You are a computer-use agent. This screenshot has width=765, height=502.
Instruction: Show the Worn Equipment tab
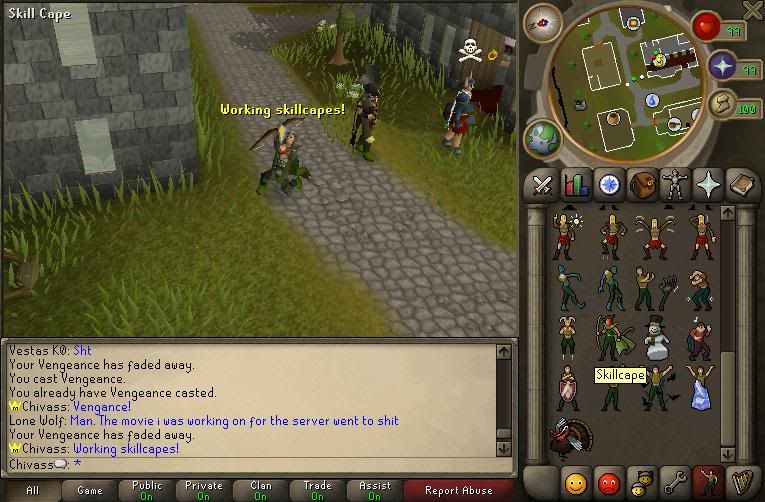tap(675, 185)
